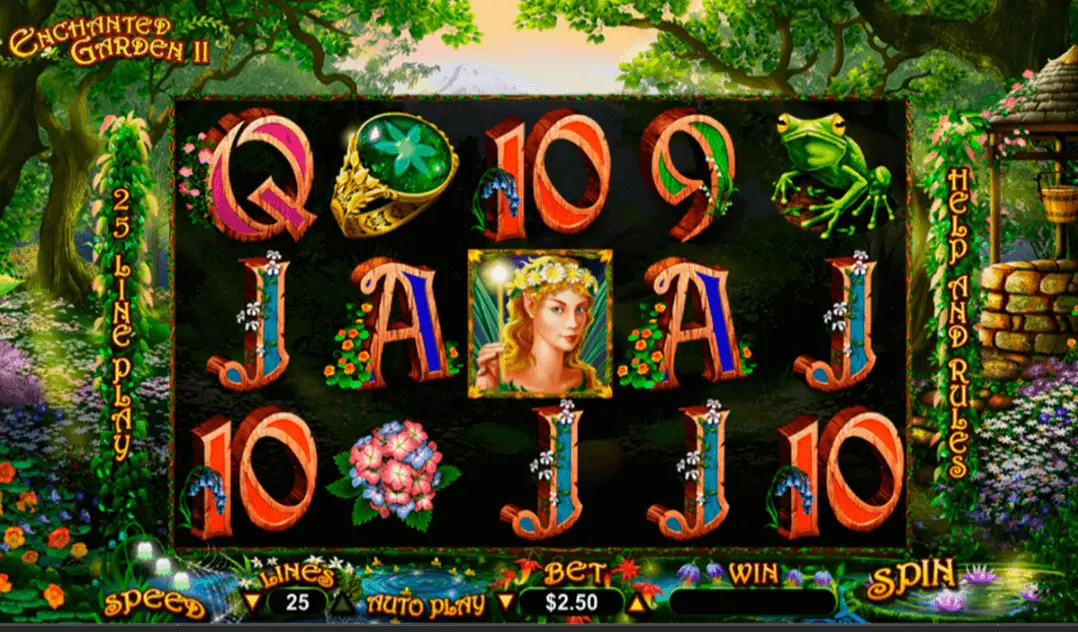Increase the number of lines
1078x632 pixels.
click(342, 603)
